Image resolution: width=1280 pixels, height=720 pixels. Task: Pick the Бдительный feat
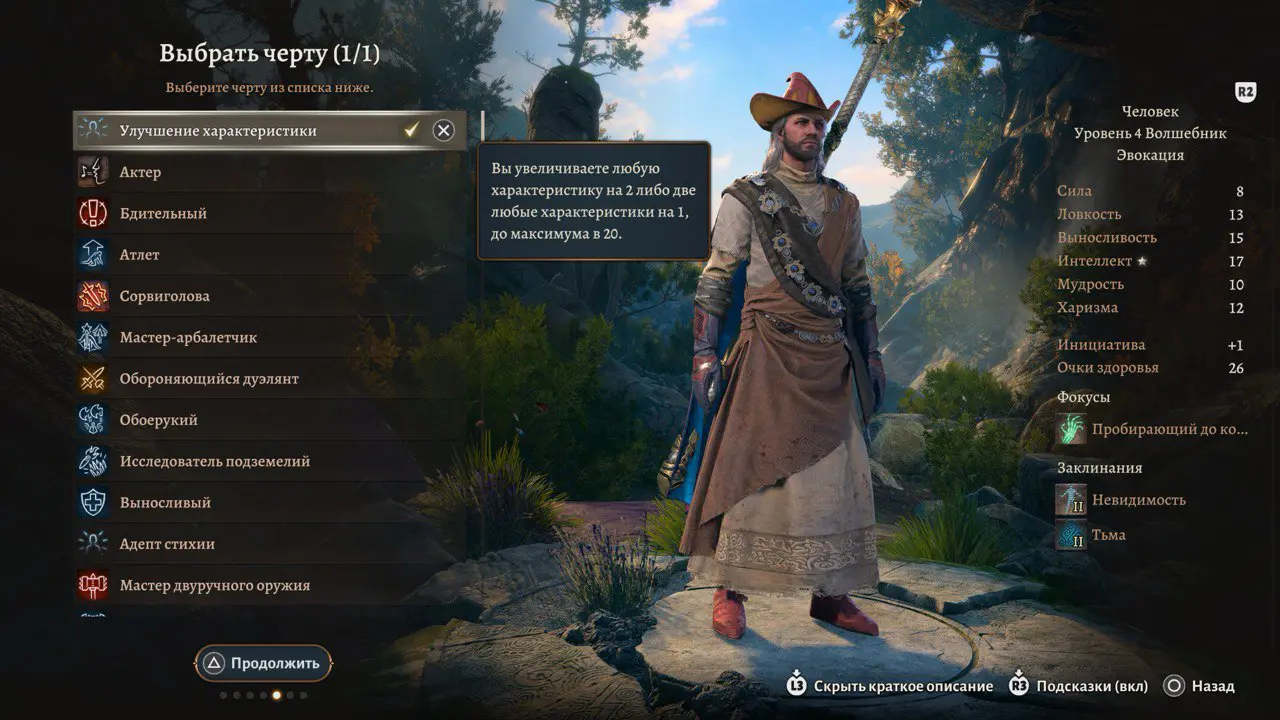coord(163,213)
